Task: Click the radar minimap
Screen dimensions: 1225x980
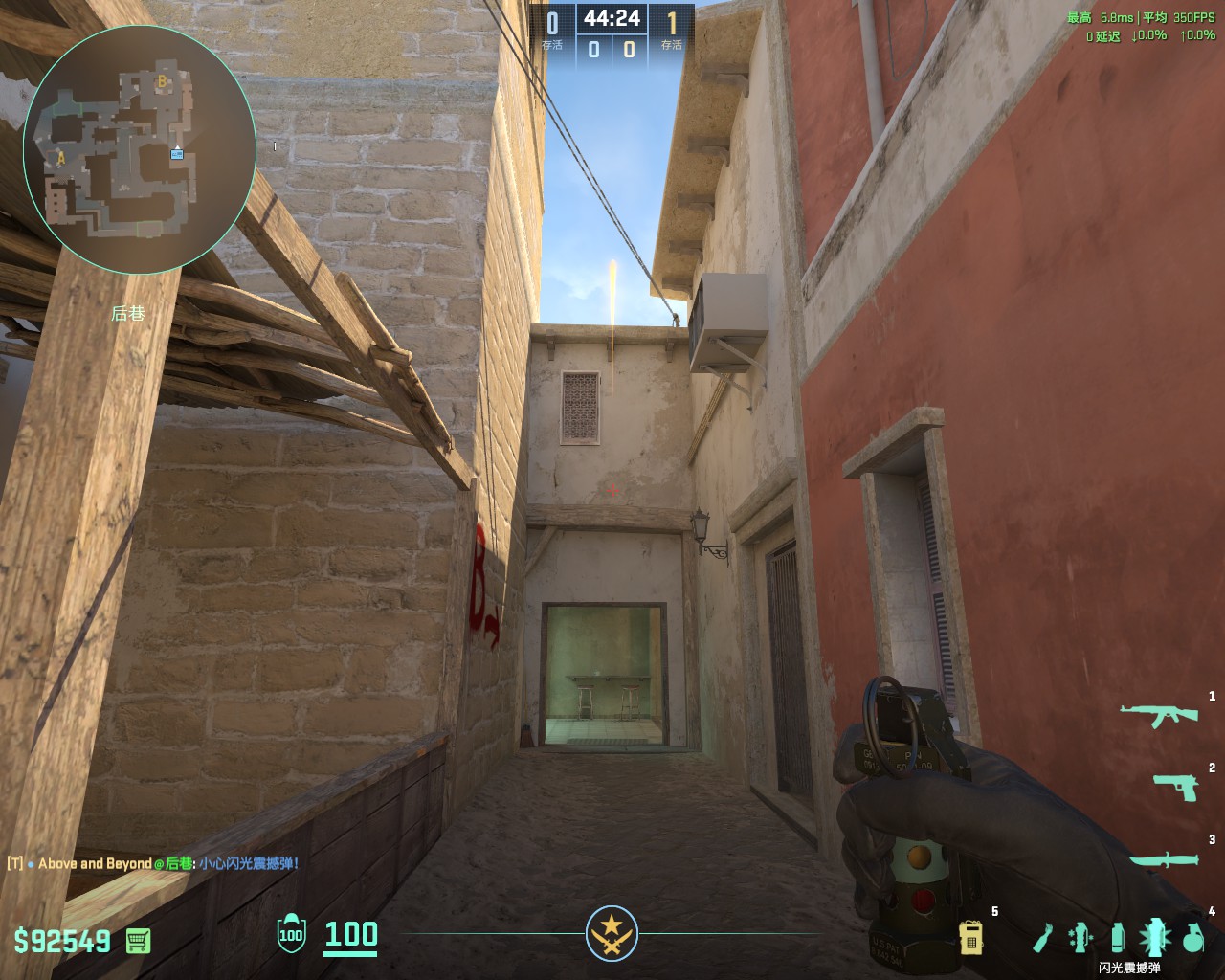Action: point(139,146)
